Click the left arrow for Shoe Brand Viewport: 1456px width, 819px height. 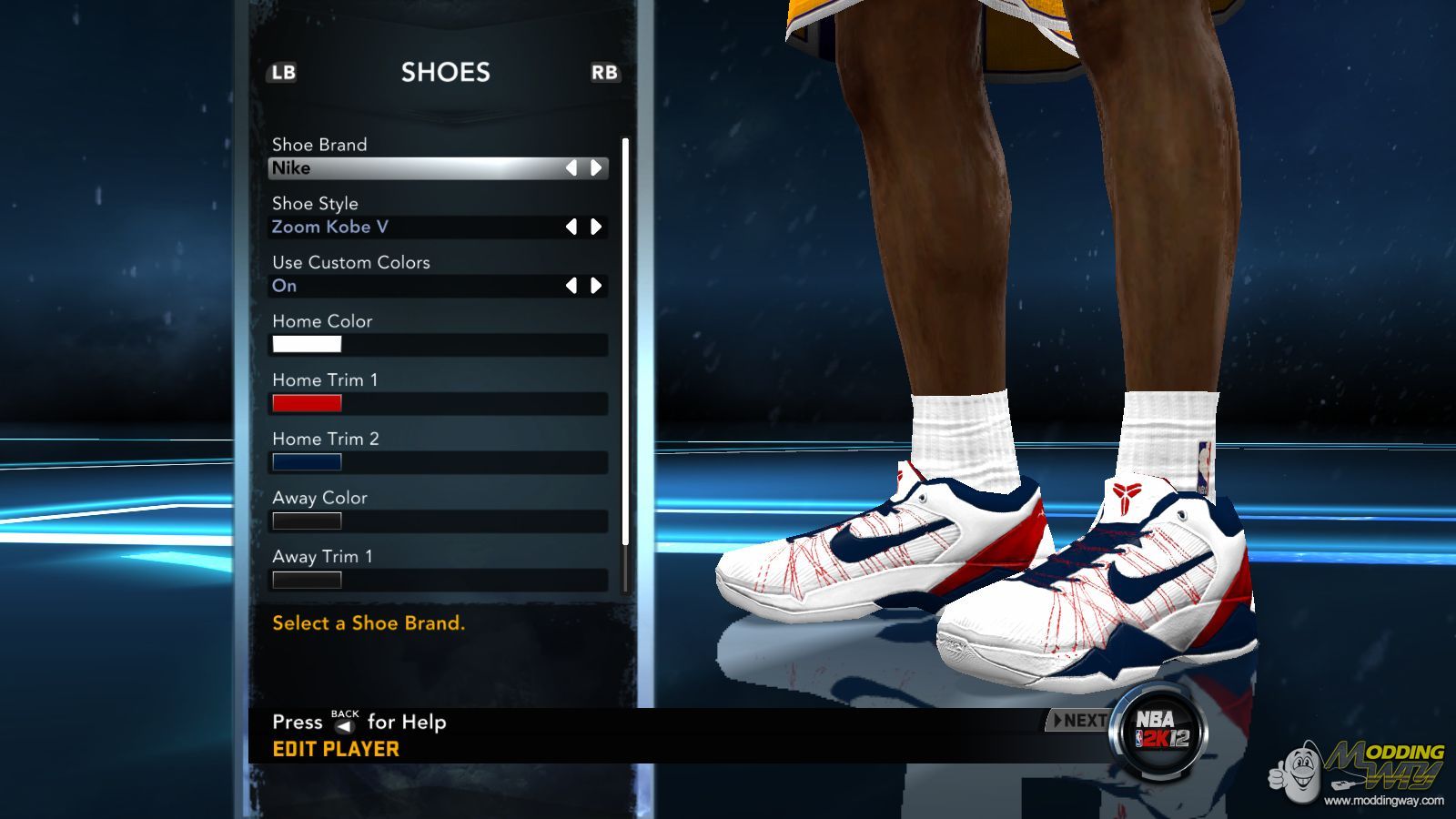tap(571, 168)
